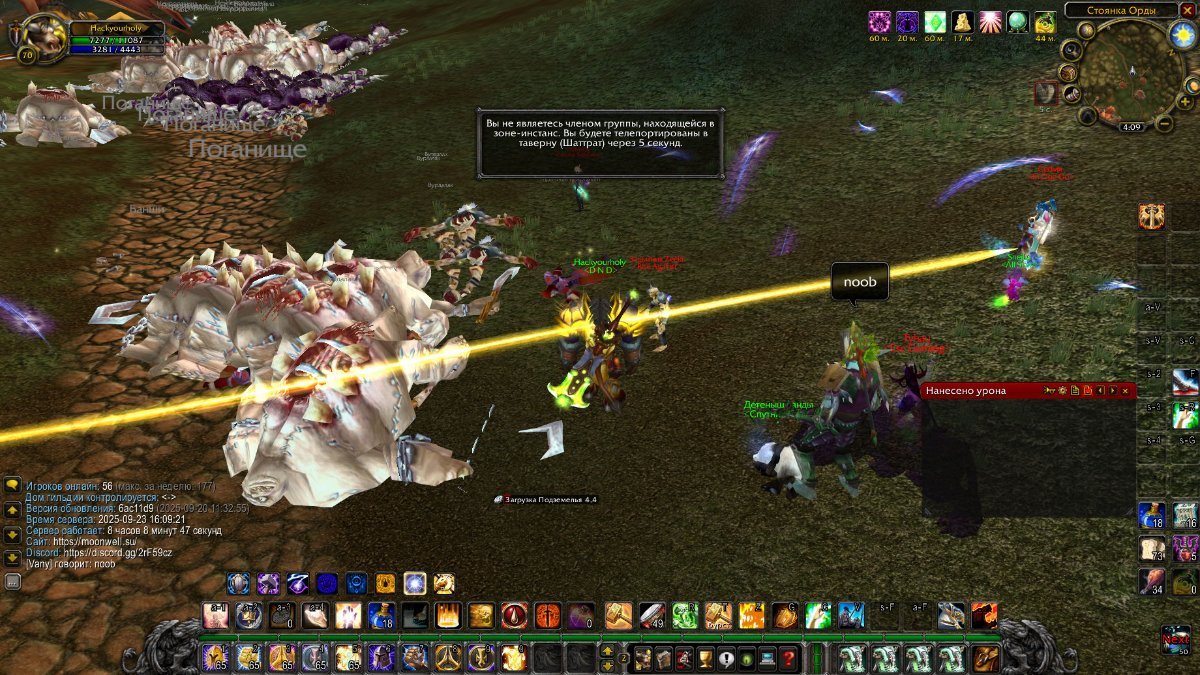
Task: Open the red question mark help button
Action: (x=788, y=658)
